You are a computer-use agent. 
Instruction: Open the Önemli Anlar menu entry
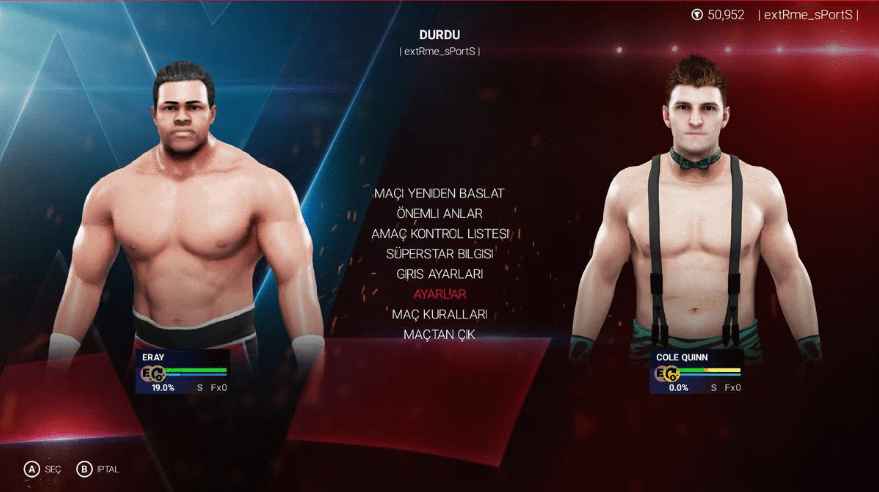coord(439,213)
